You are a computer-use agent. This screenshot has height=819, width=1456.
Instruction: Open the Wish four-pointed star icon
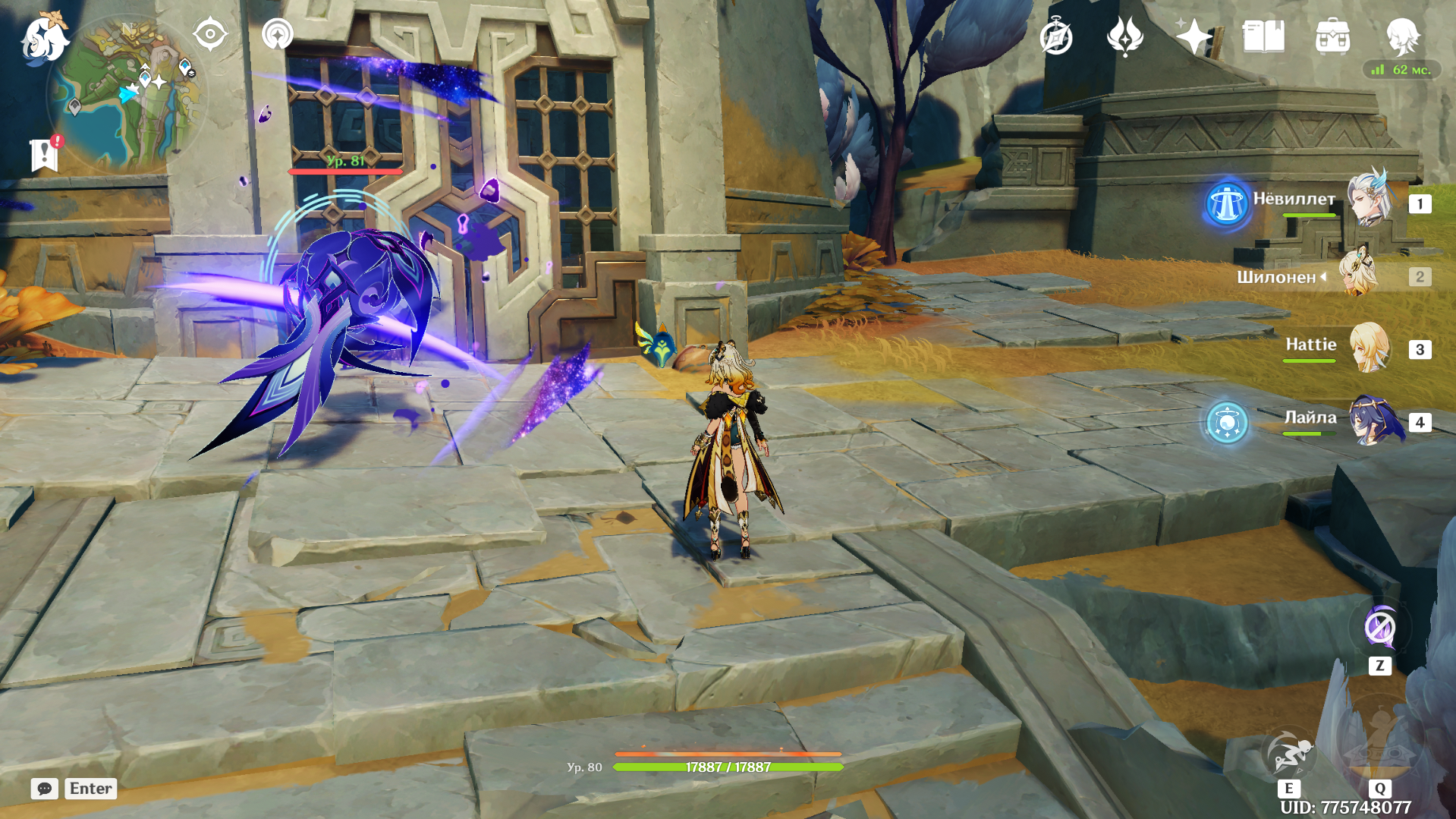pyautogui.click(x=1193, y=36)
